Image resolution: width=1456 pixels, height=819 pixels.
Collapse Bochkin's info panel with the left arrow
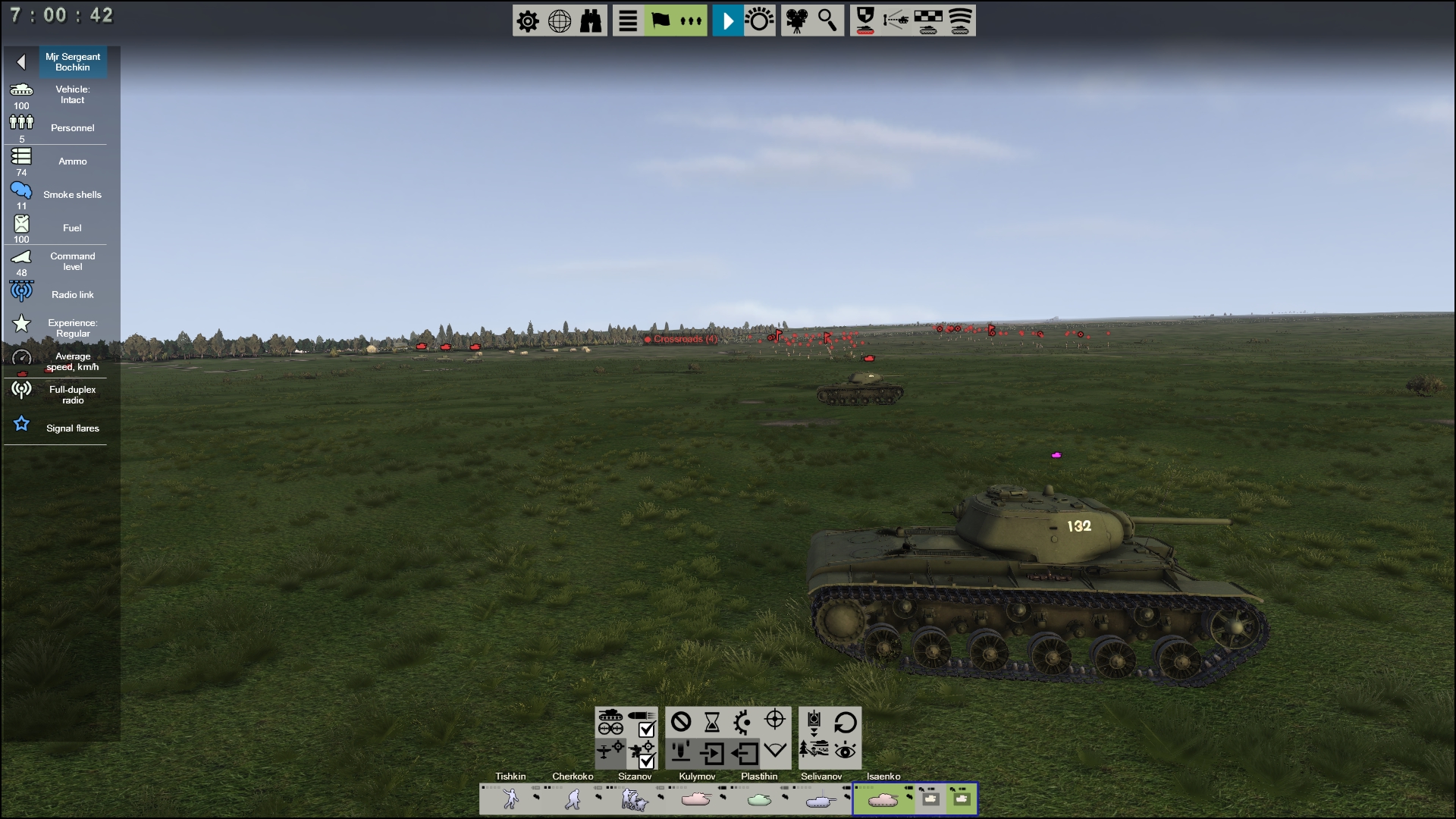tap(21, 61)
